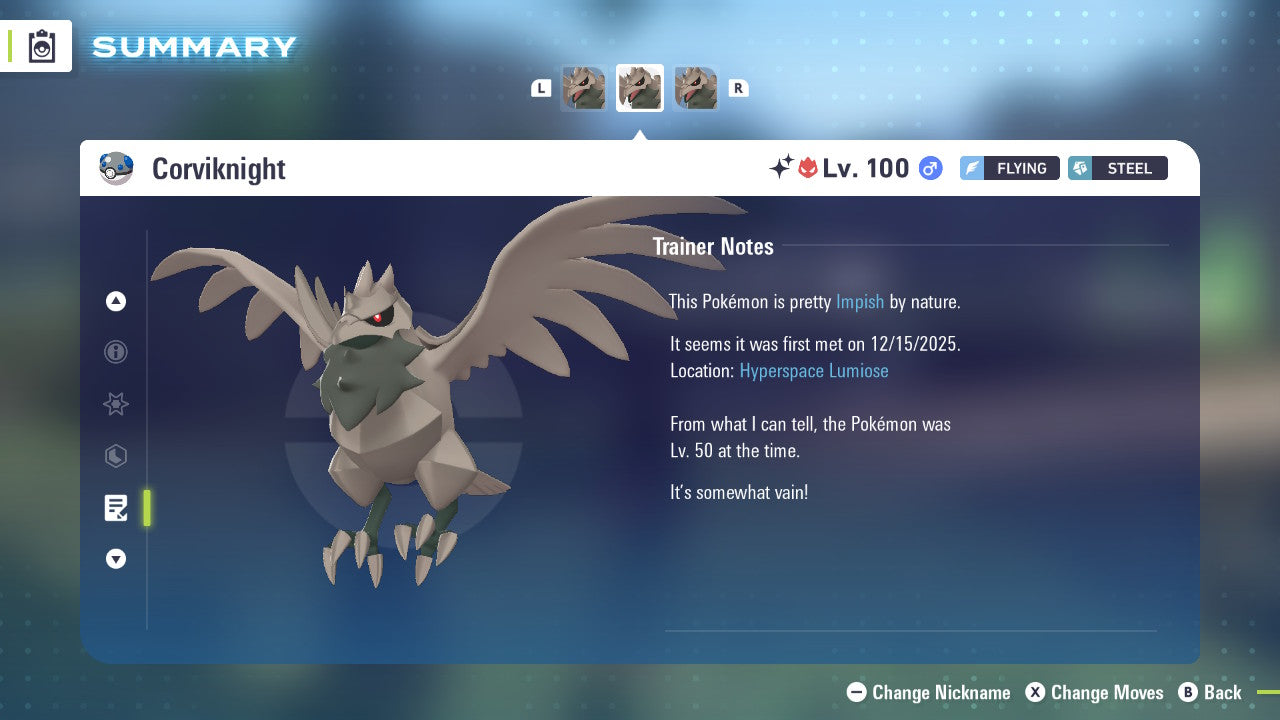Image resolution: width=1280 pixels, height=720 pixels.
Task: Click the STEEL type badge
Action: 1117,168
